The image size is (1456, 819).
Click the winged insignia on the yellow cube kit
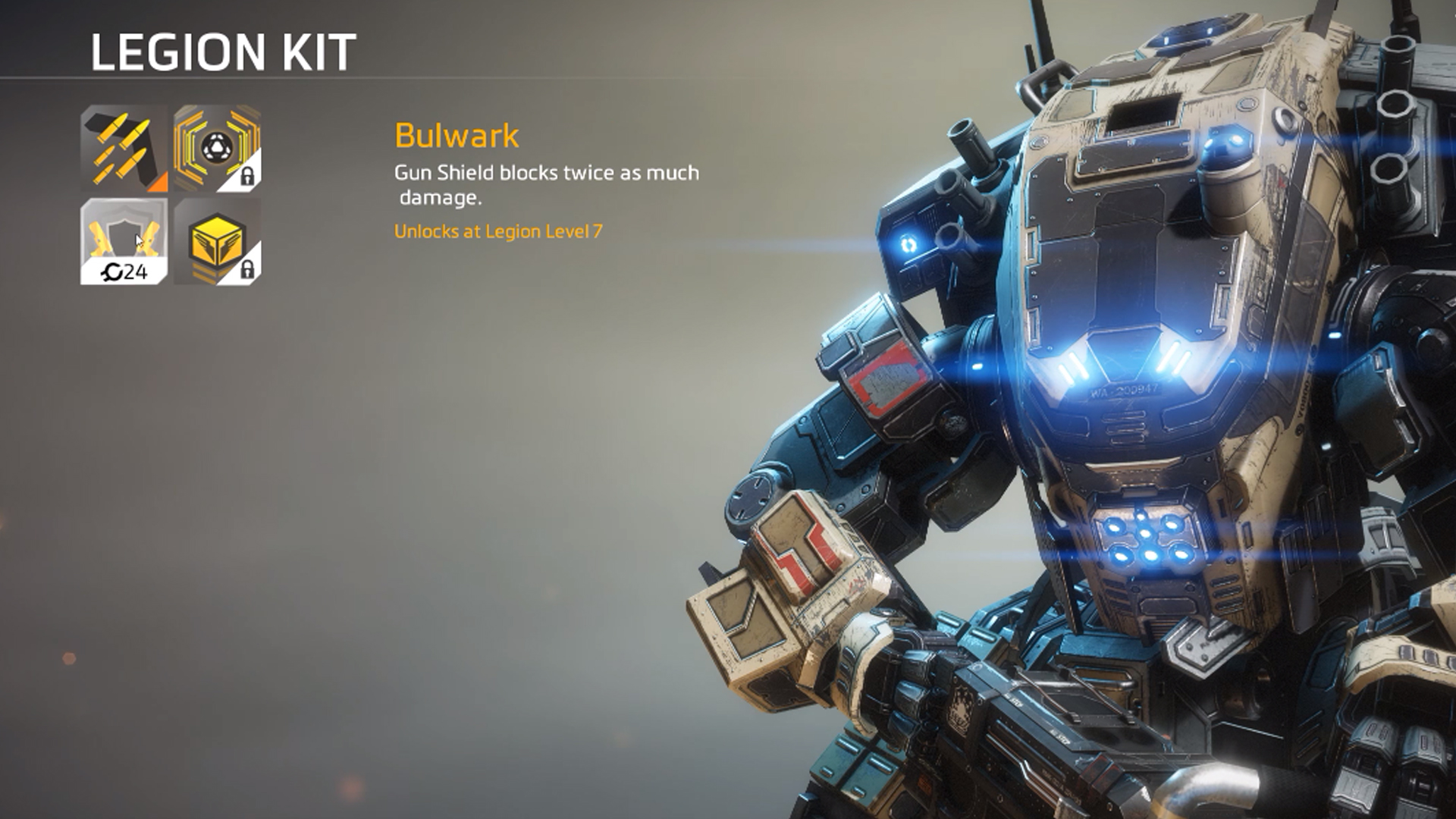216,241
